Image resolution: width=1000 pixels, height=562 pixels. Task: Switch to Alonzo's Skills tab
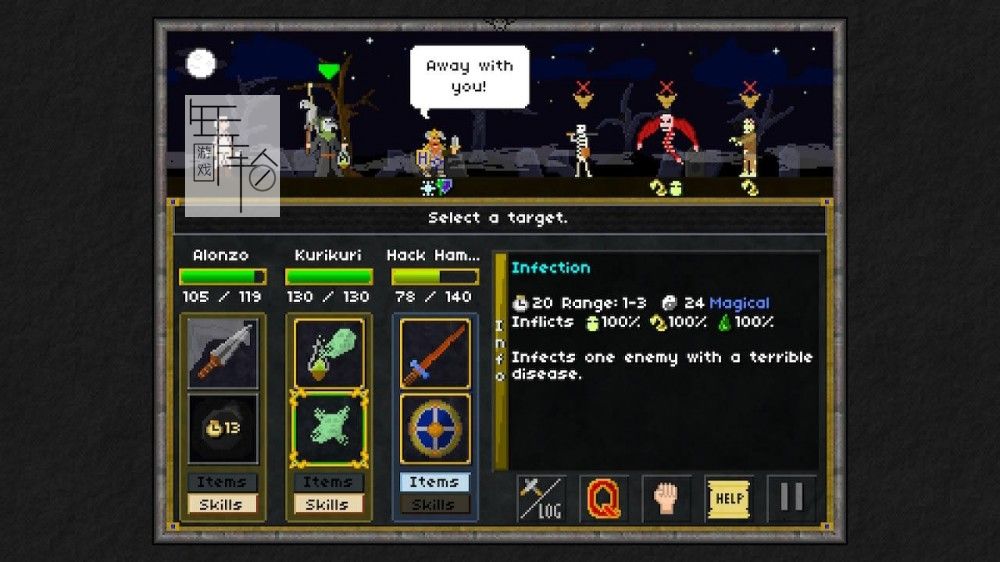click(222, 504)
